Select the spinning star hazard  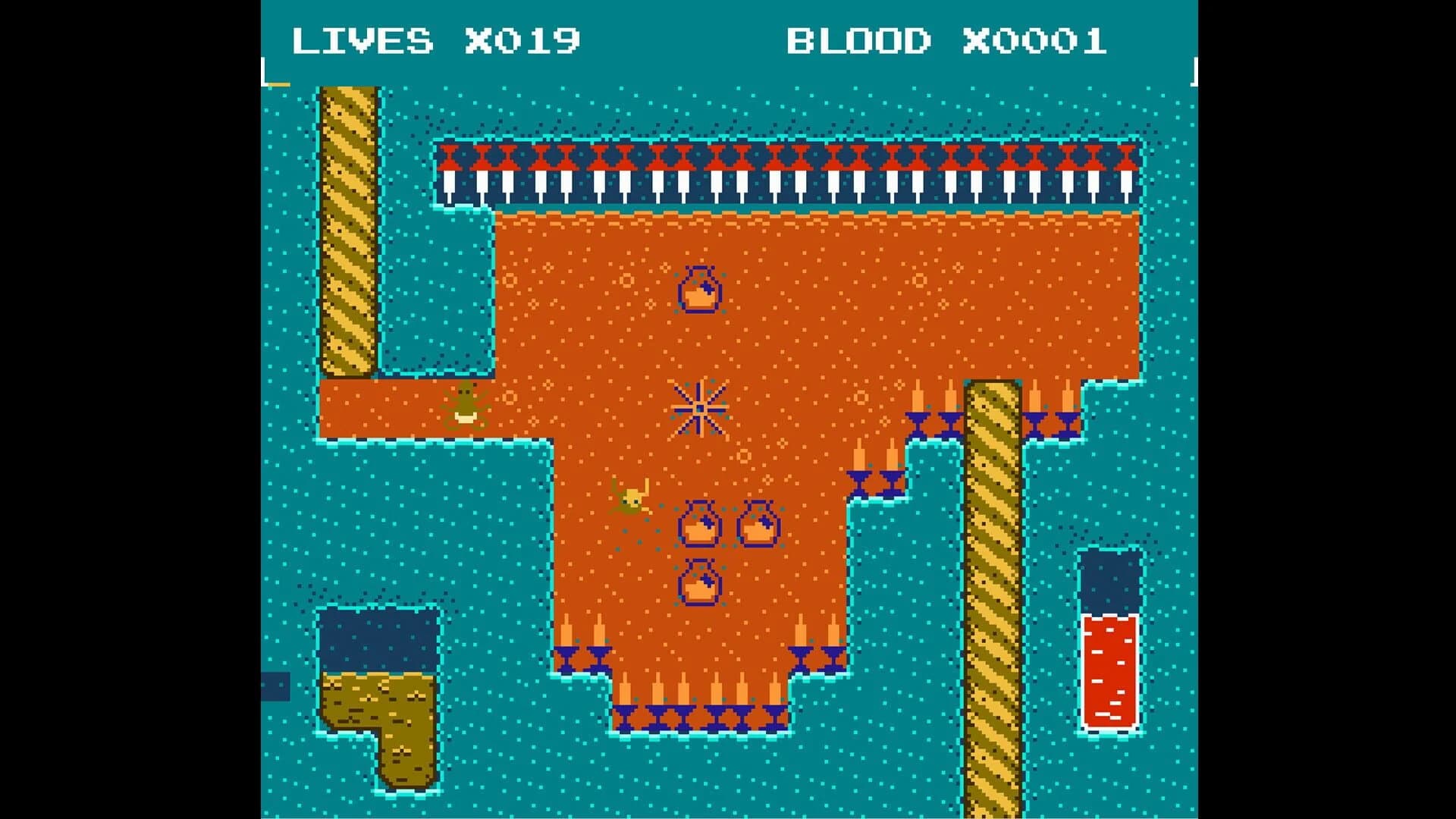coord(701,408)
